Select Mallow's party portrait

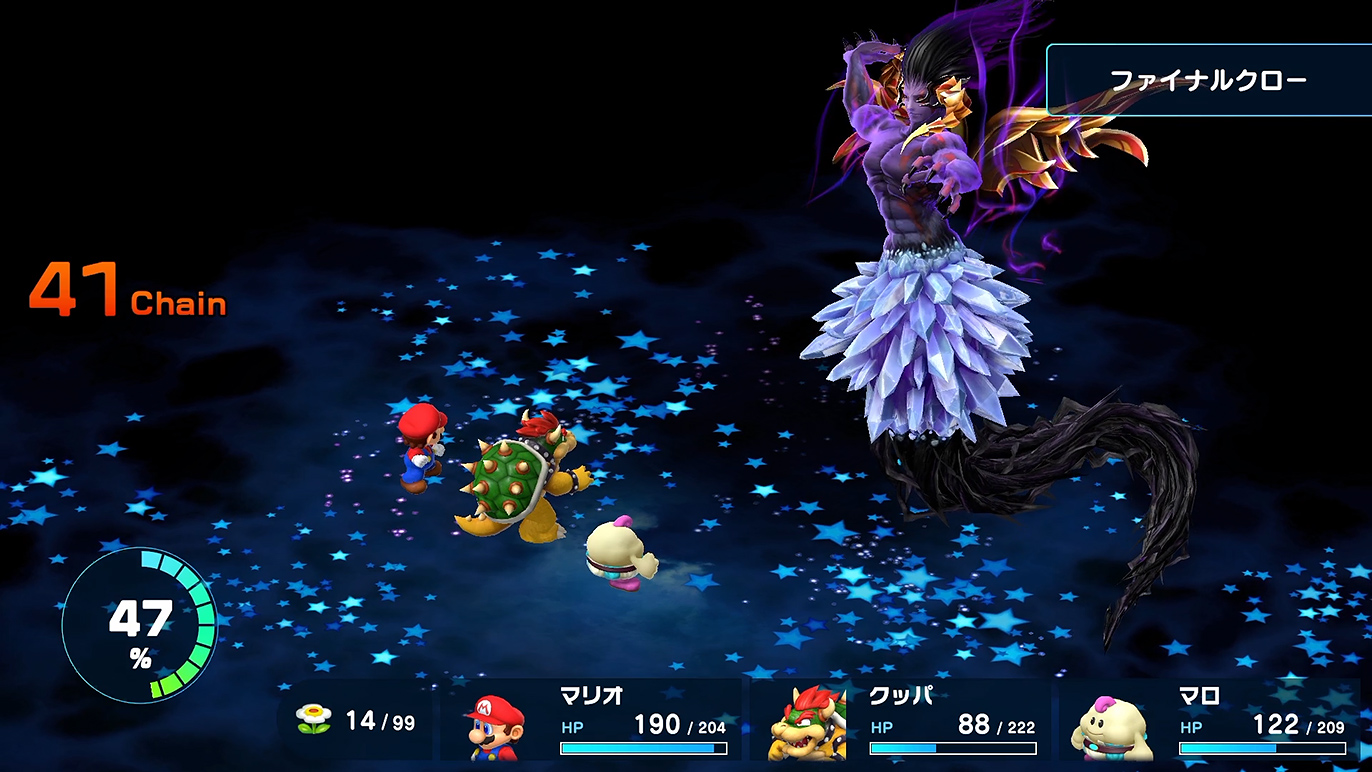click(x=1113, y=727)
